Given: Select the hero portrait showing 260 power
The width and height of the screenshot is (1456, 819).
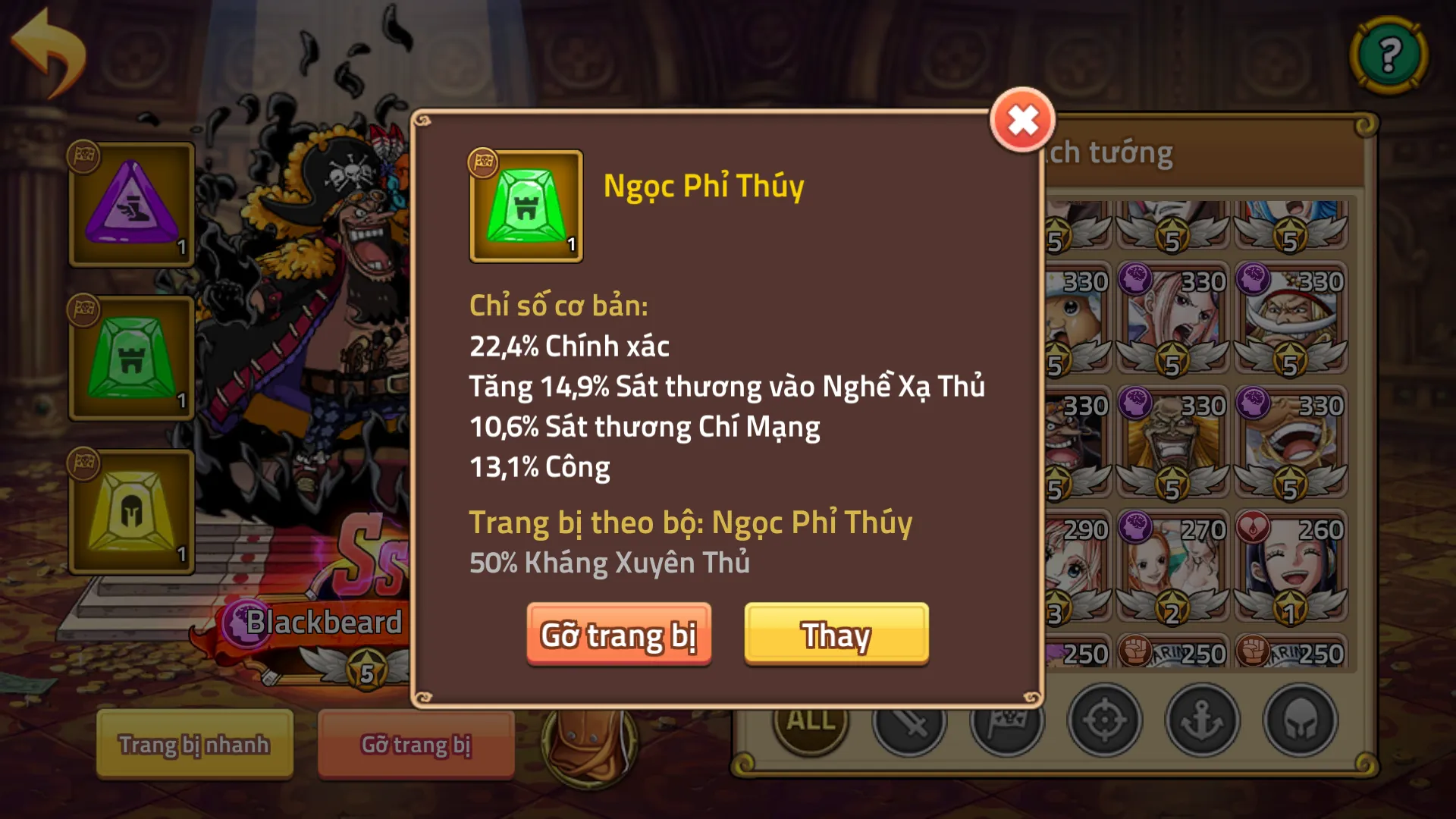Looking at the screenshot, I should coord(1291,561).
